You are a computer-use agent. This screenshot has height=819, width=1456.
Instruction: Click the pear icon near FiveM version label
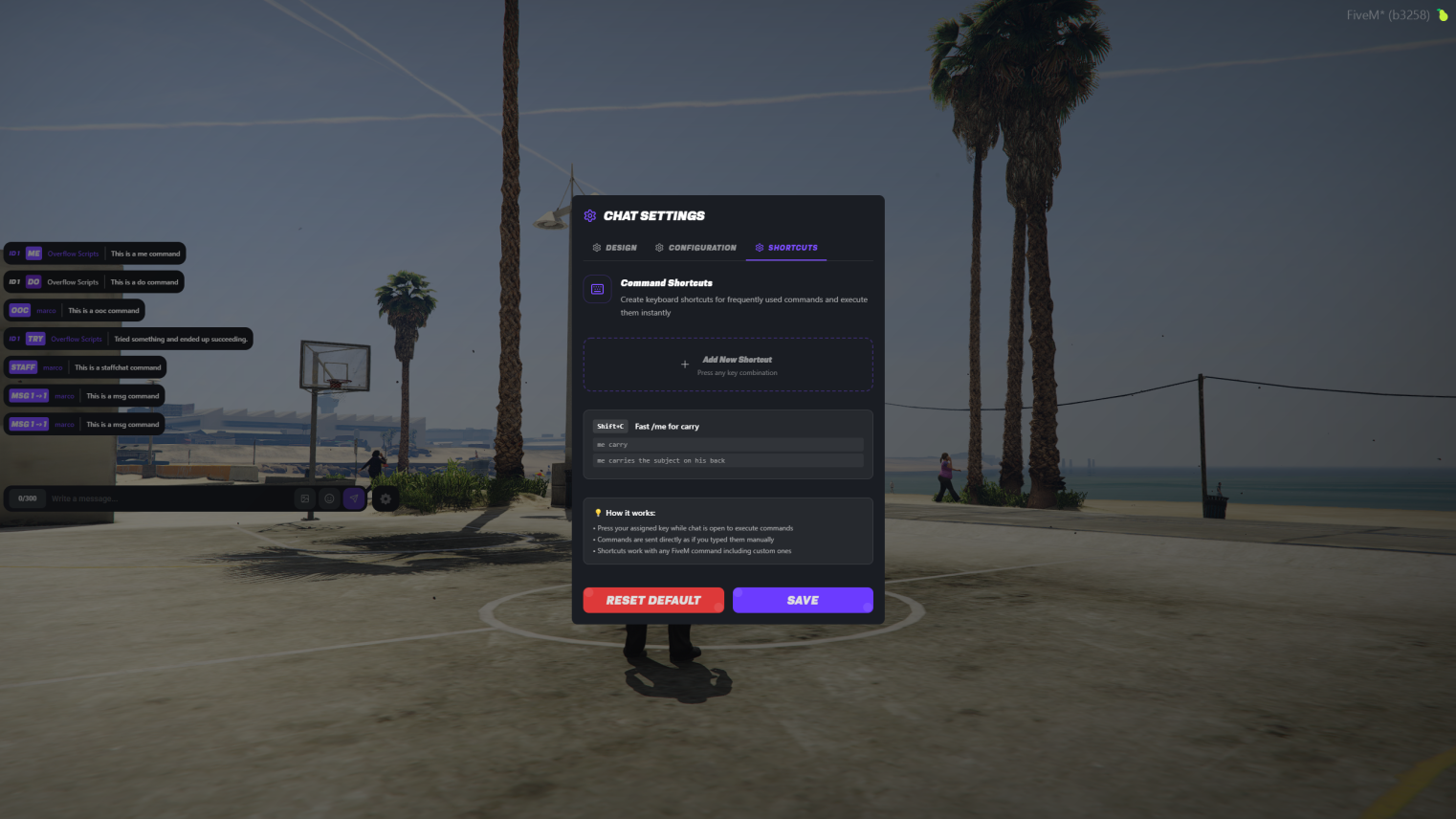[x=1442, y=14]
